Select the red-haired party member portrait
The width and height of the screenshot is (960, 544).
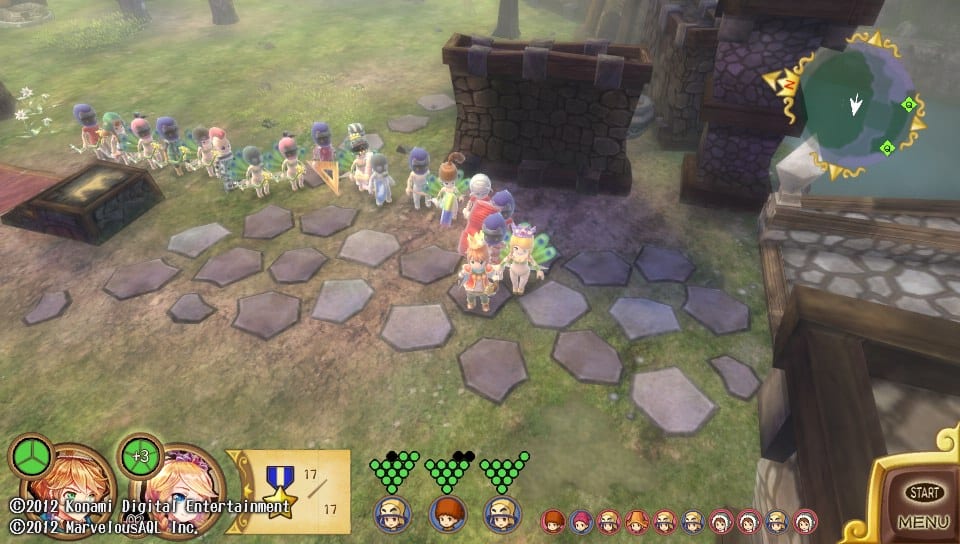tap(447, 513)
